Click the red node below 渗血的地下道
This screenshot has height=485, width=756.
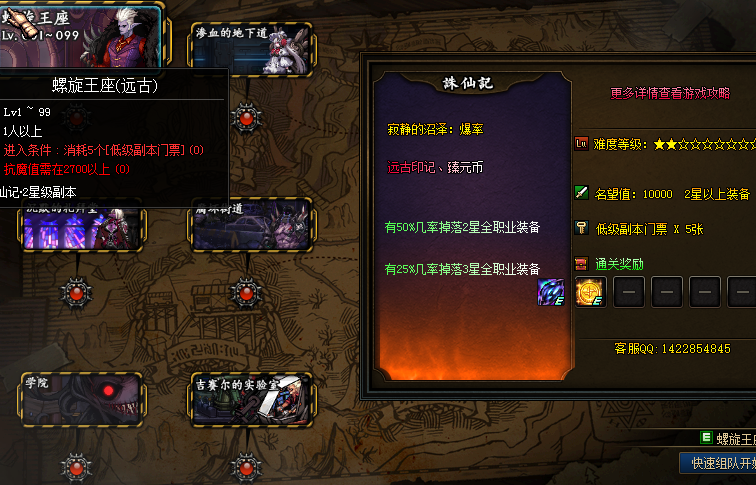(x=246, y=118)
